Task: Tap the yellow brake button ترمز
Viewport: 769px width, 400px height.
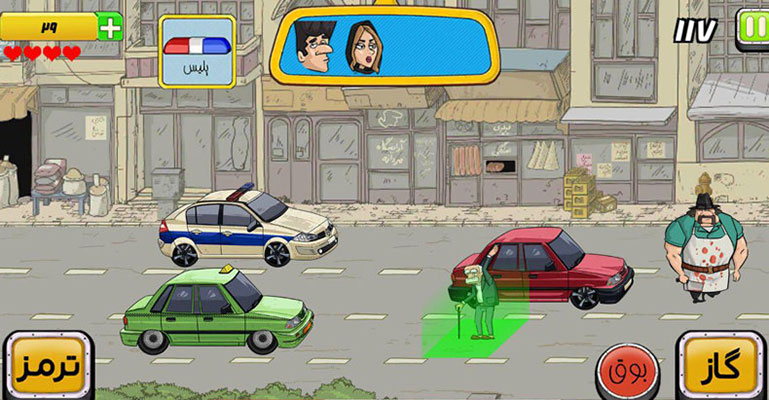Action: point(47,366)
